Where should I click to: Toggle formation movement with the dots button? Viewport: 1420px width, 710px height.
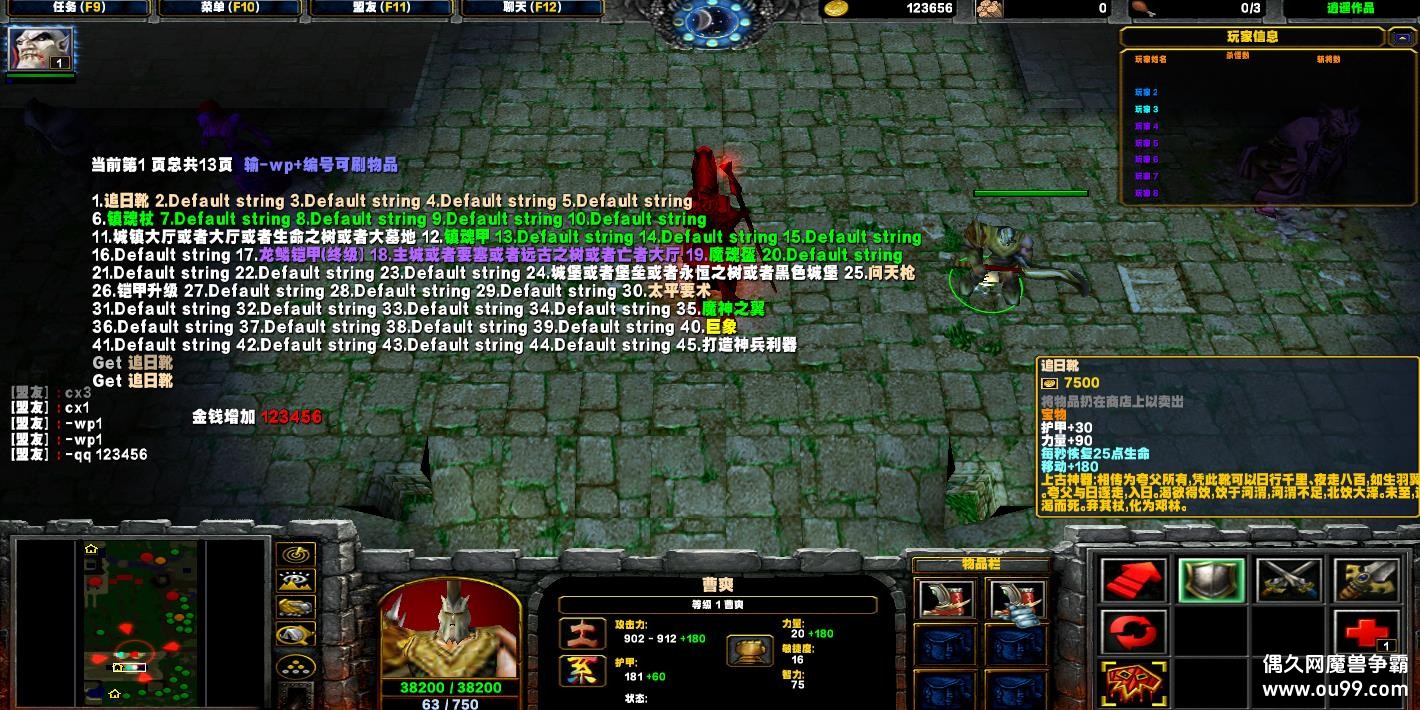[295, 664]
